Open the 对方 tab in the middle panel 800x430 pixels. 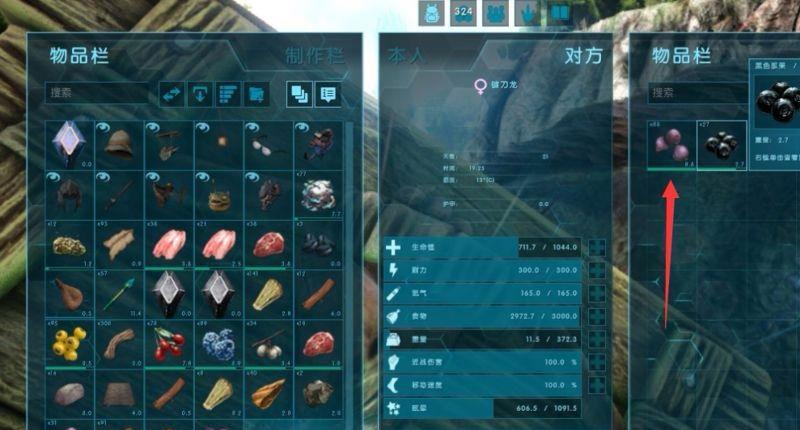[584, 56]
